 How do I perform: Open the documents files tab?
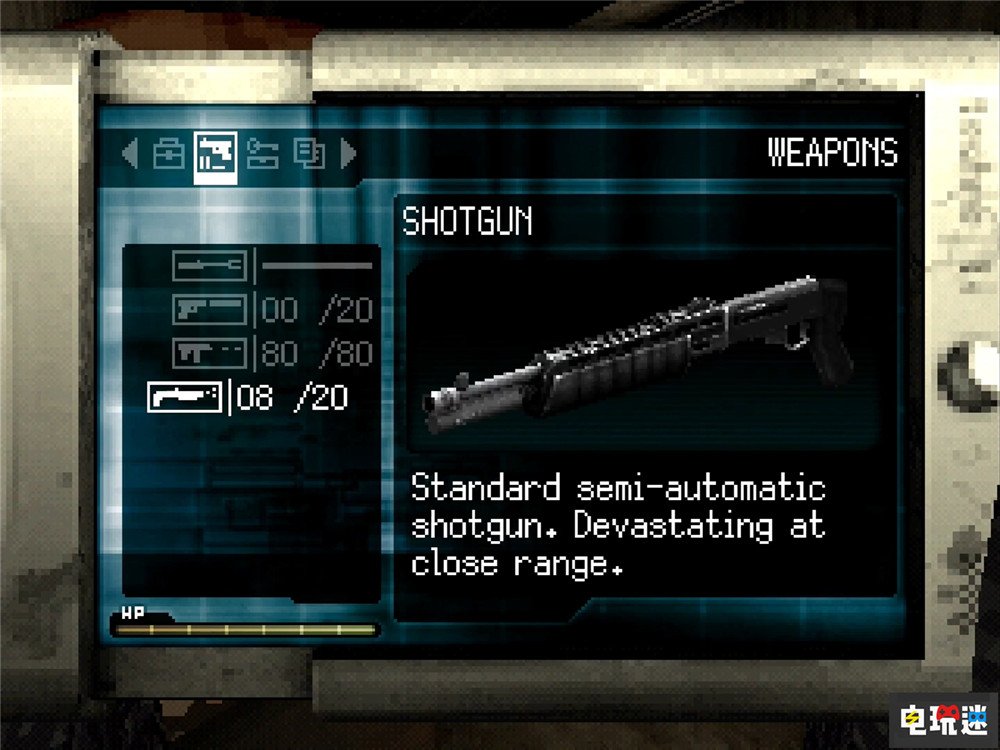tap(308, 154)
